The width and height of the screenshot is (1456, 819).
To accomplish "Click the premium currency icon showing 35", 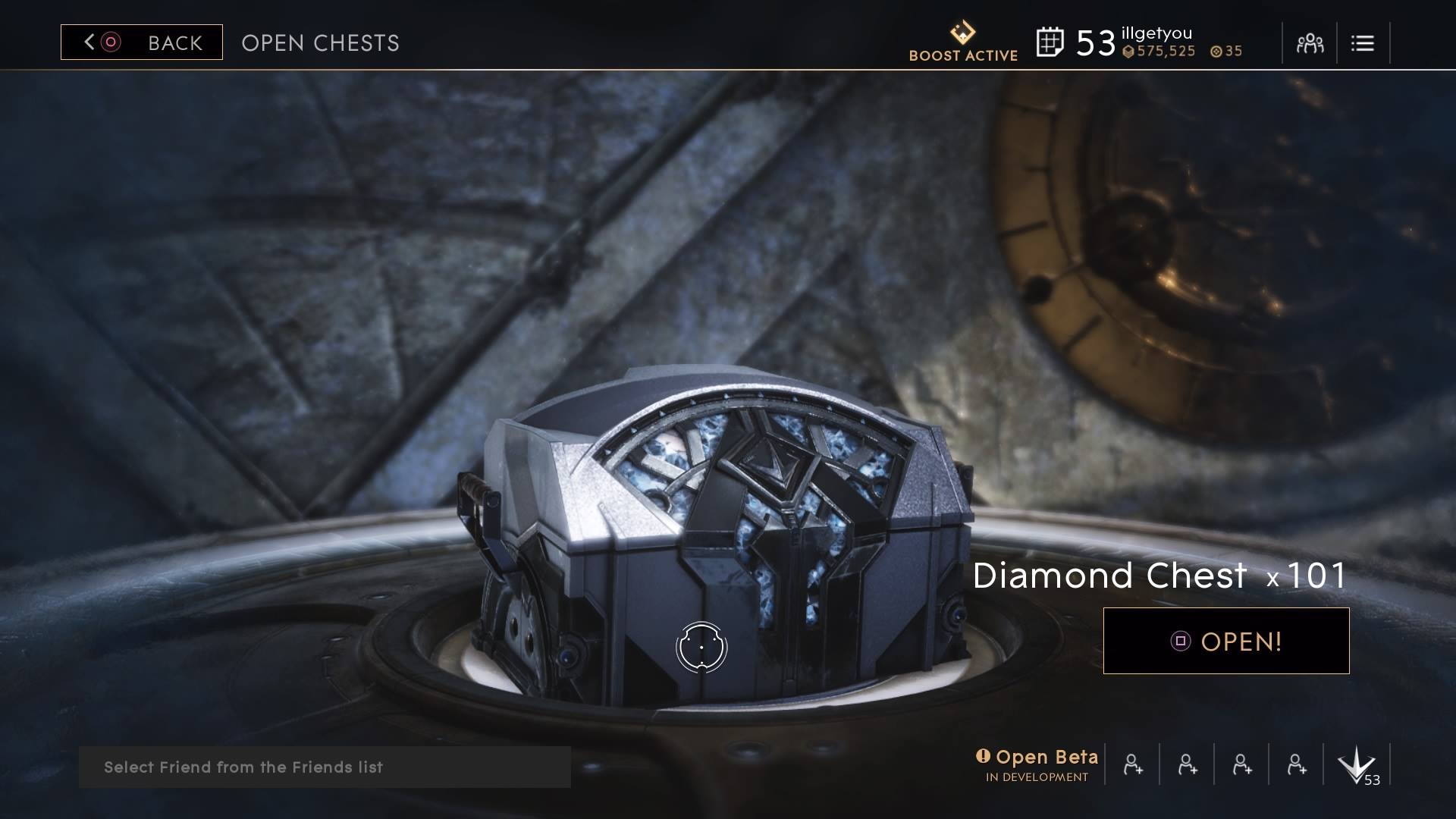I will pyautogui.click(x=1216, y=52).
